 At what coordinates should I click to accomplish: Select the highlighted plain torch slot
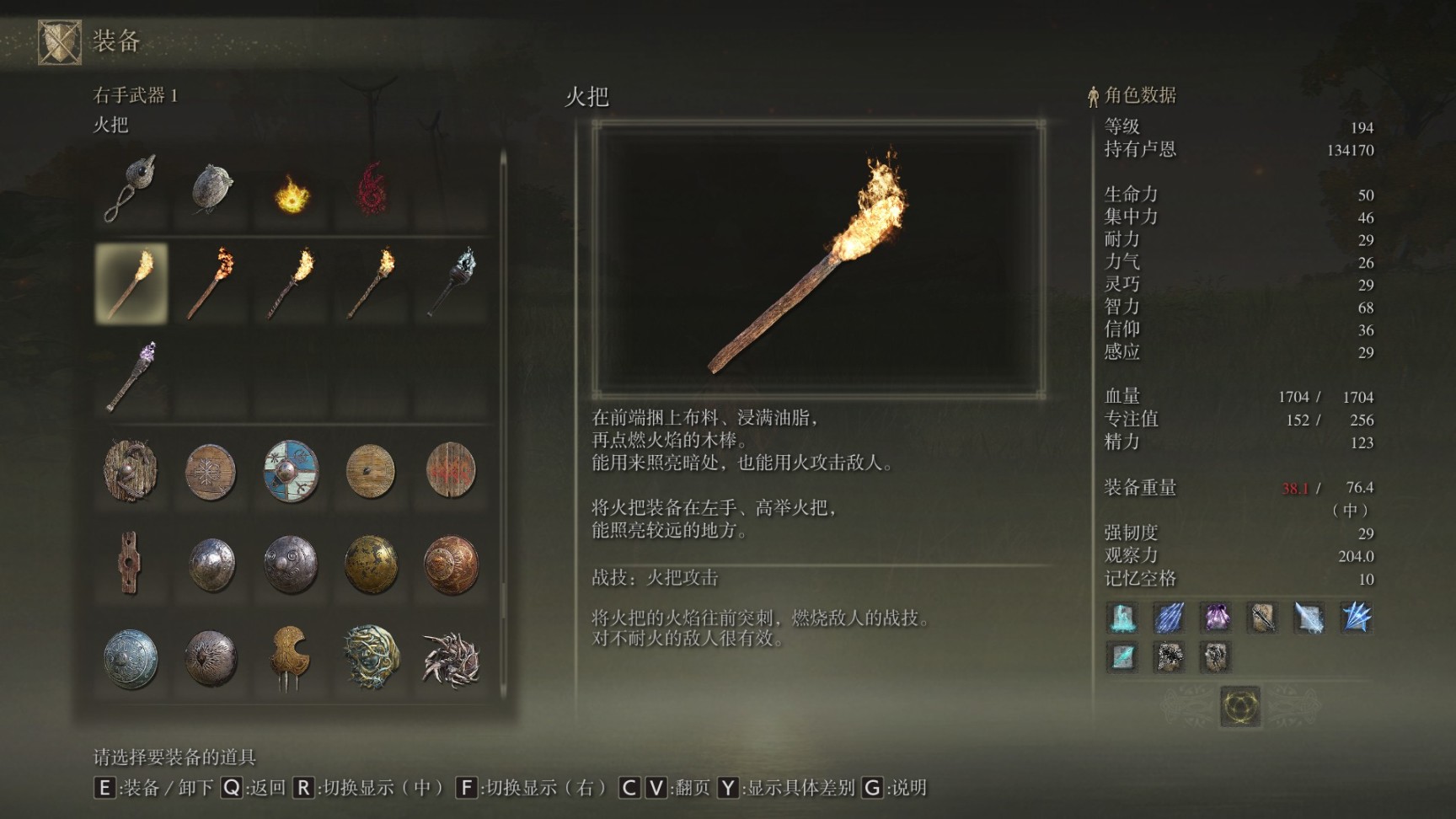click(x=131, y=283)
